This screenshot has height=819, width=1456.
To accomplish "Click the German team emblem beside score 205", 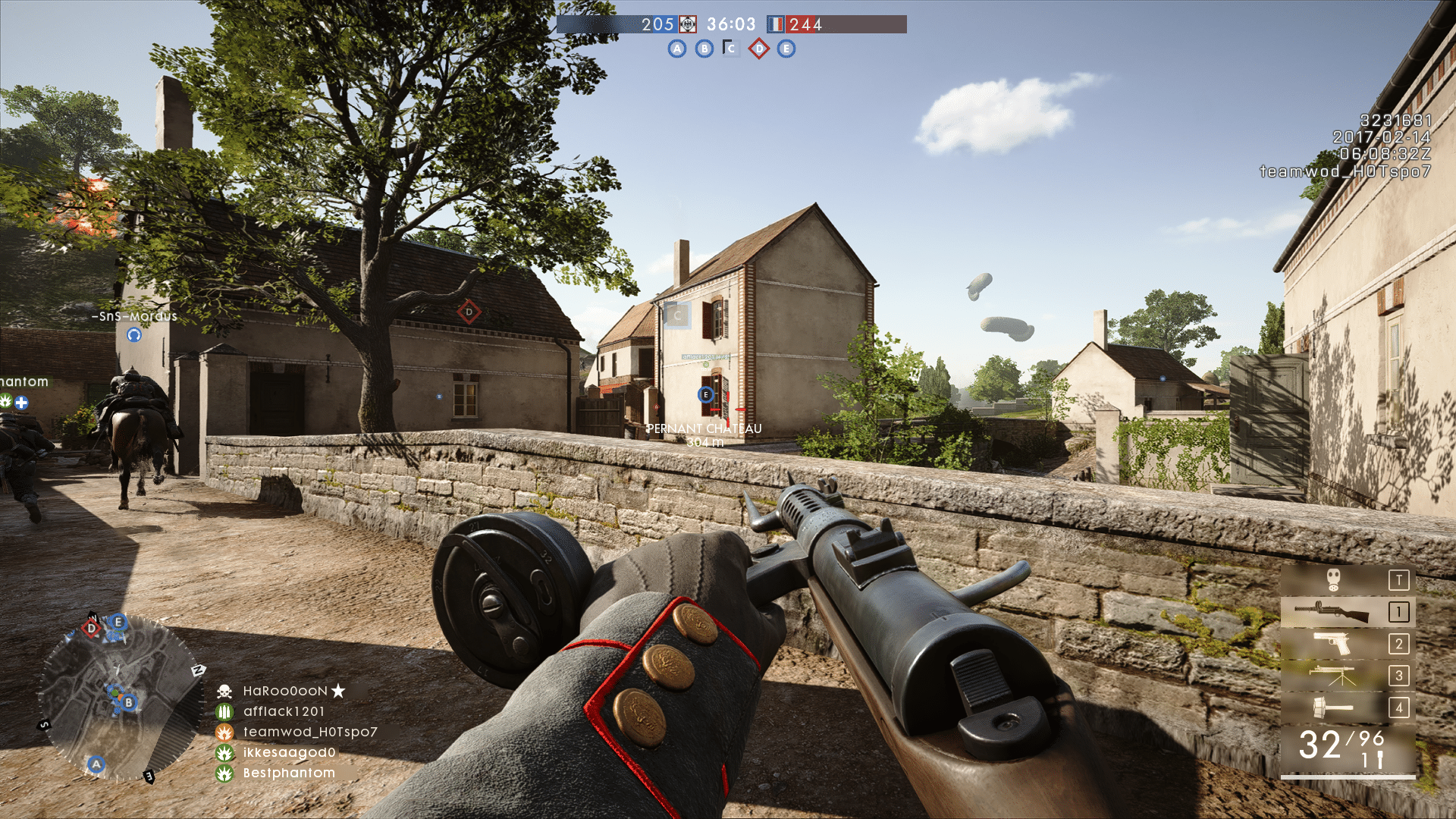I will [687, 24].
